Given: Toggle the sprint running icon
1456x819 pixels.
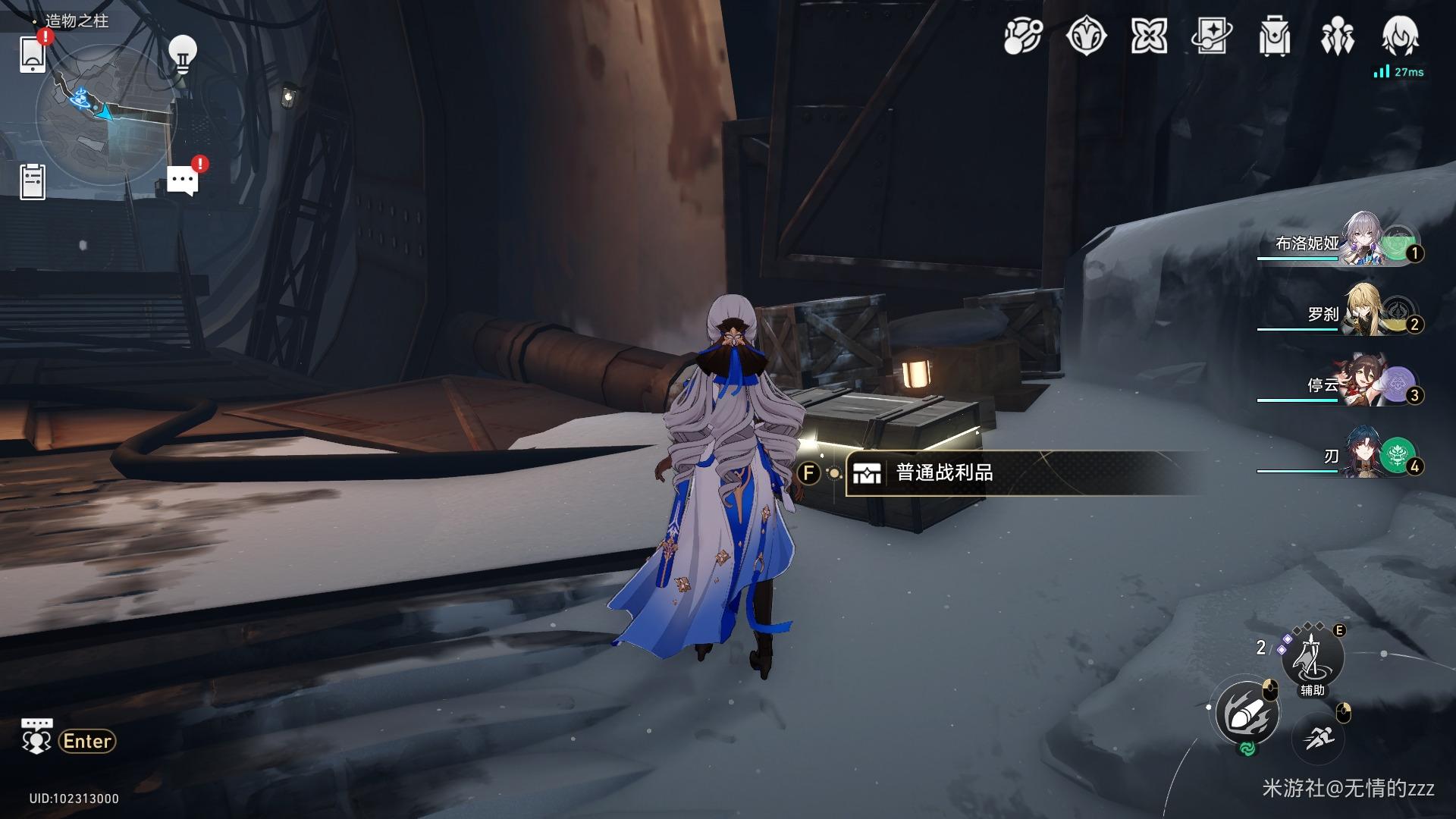Looking at the screenshot, I should coord(1317,737).
